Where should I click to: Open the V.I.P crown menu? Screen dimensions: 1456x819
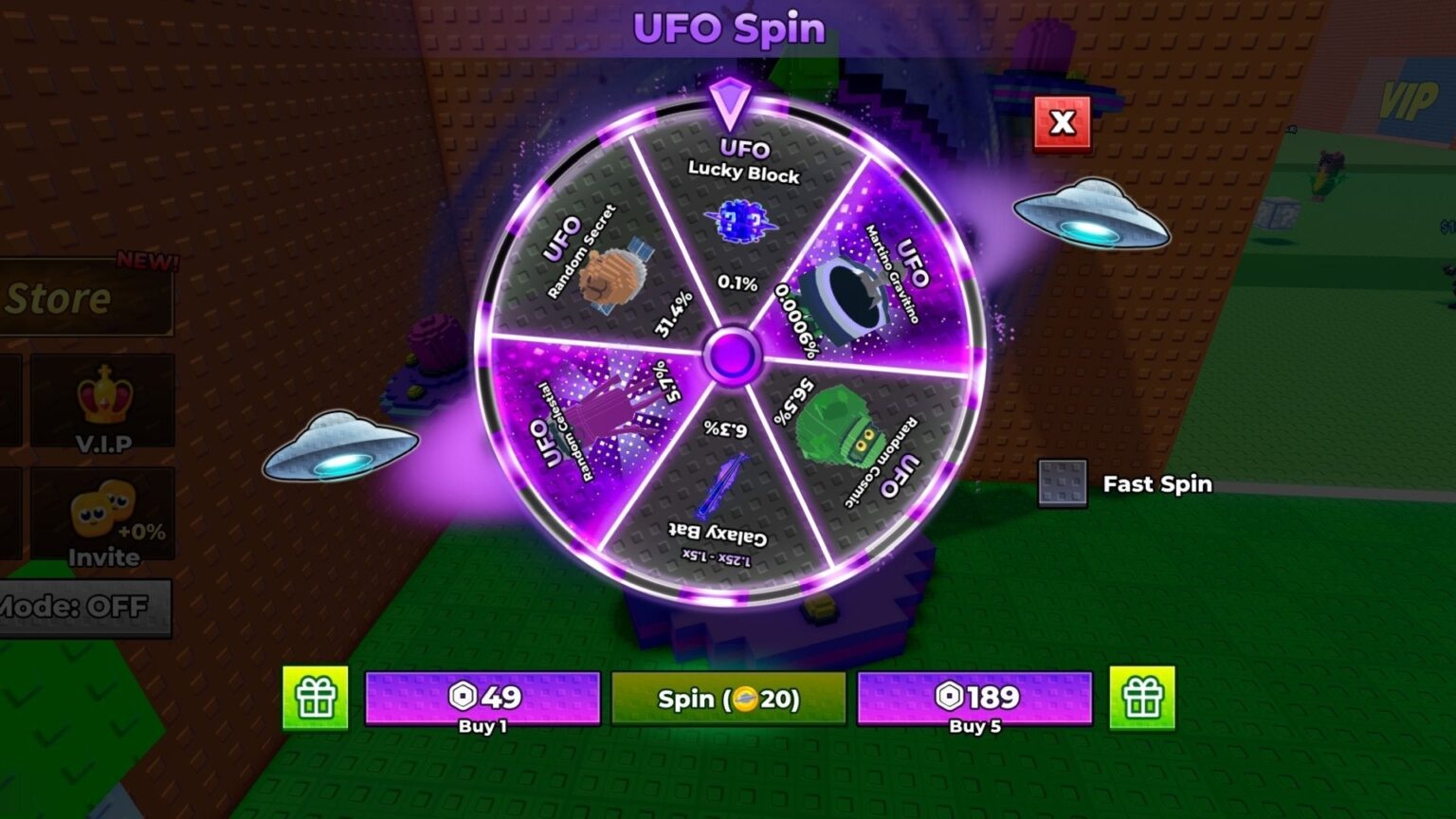[103, 402]
